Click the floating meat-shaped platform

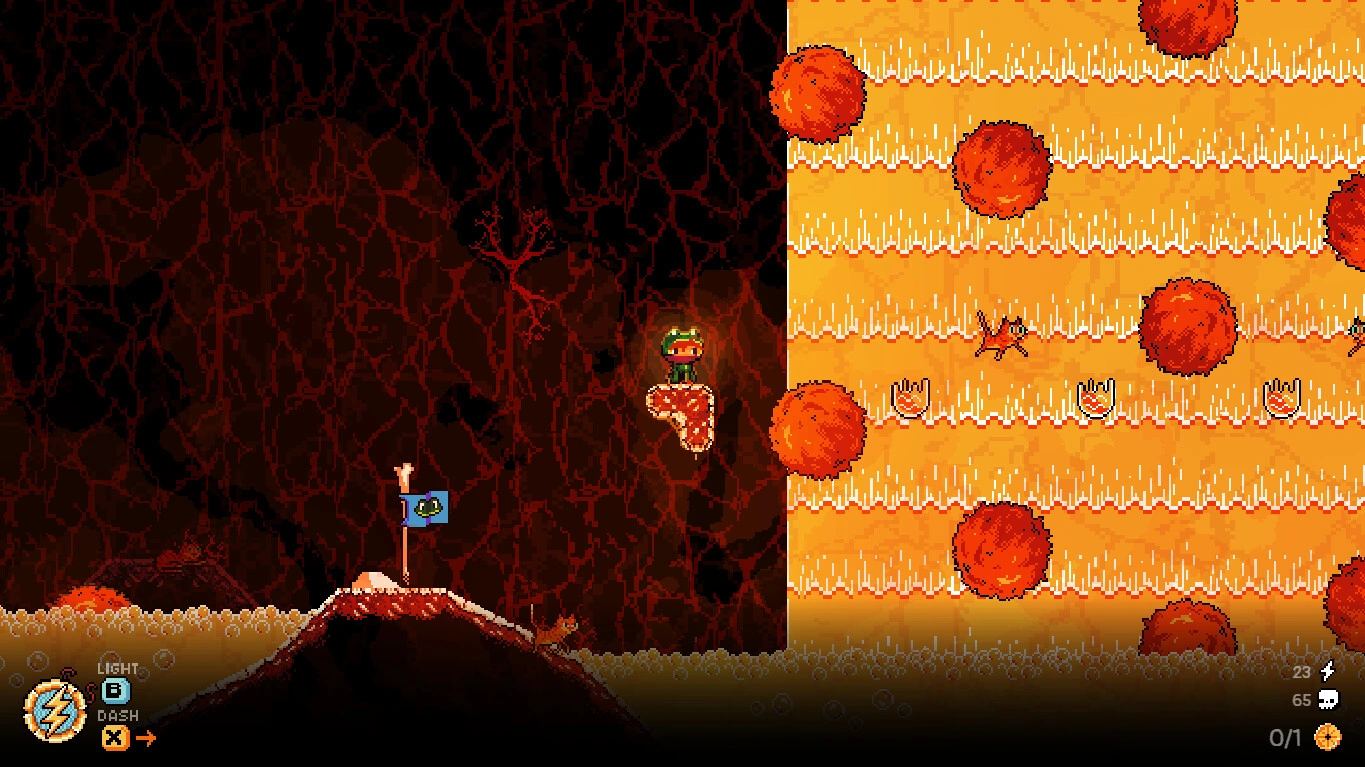682,417
